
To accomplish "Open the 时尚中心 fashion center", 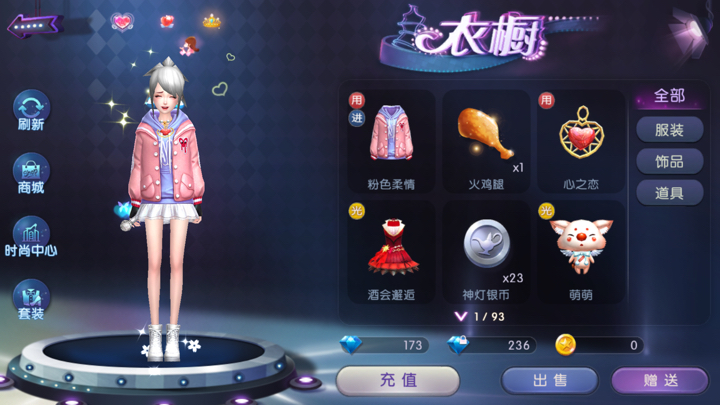I will tap(31, 236).
